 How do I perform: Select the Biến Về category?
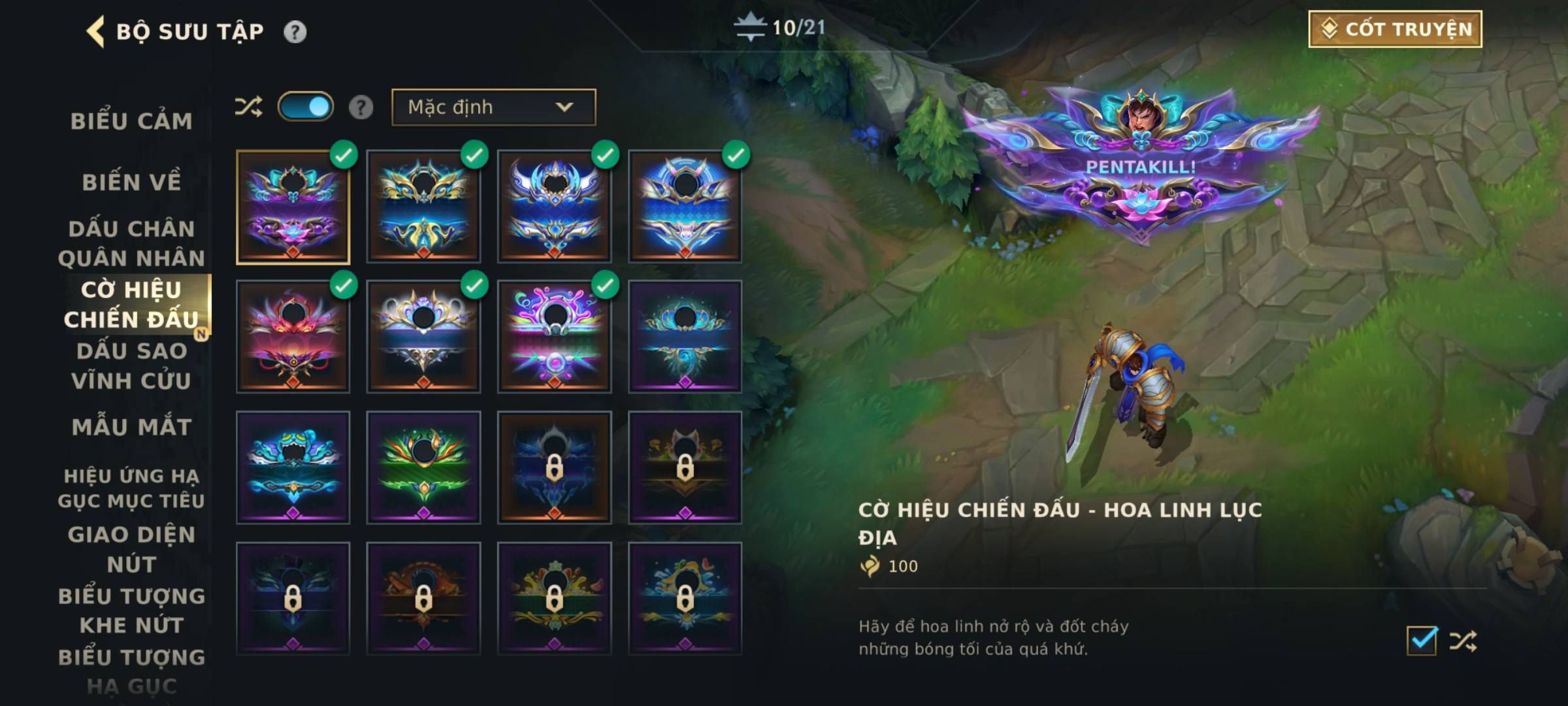coord(131,182)
